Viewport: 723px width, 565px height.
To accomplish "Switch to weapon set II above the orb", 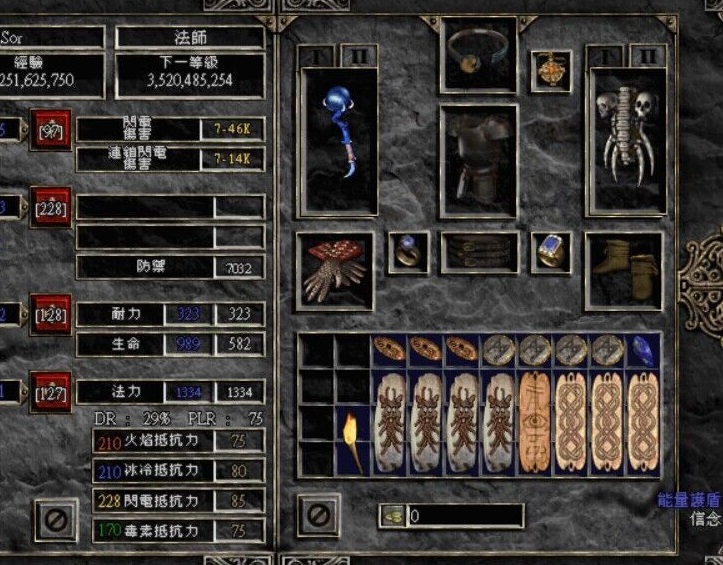I will tap(359, 54).
